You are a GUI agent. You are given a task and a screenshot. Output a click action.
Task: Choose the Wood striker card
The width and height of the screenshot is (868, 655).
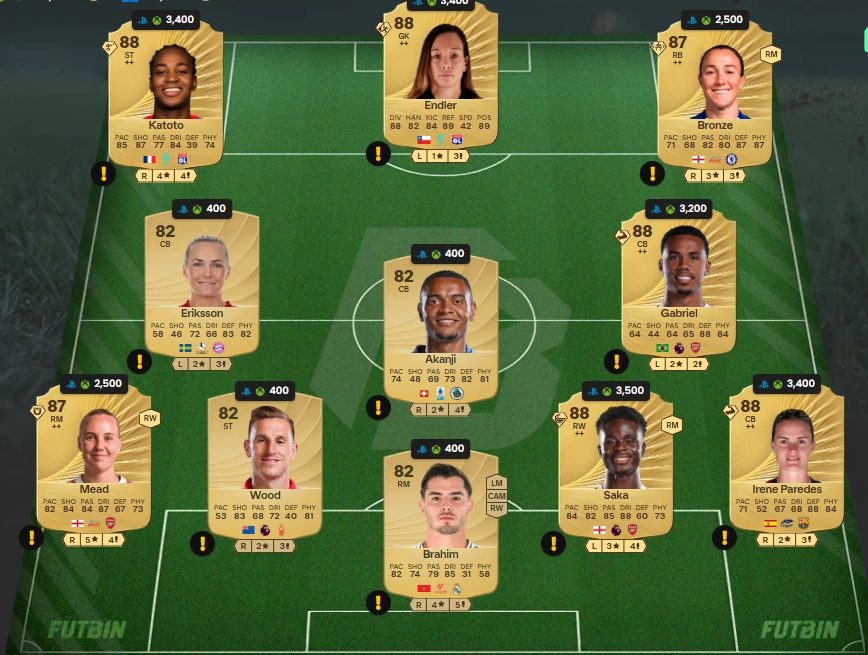pos(265,462)
